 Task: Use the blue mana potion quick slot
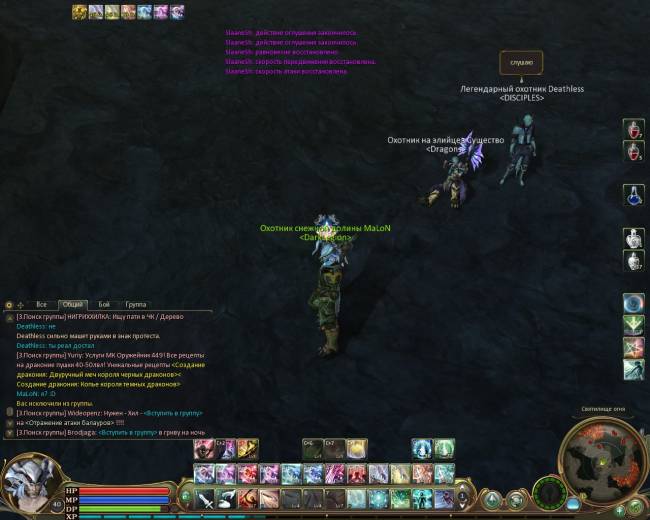(x=633, y=195)
